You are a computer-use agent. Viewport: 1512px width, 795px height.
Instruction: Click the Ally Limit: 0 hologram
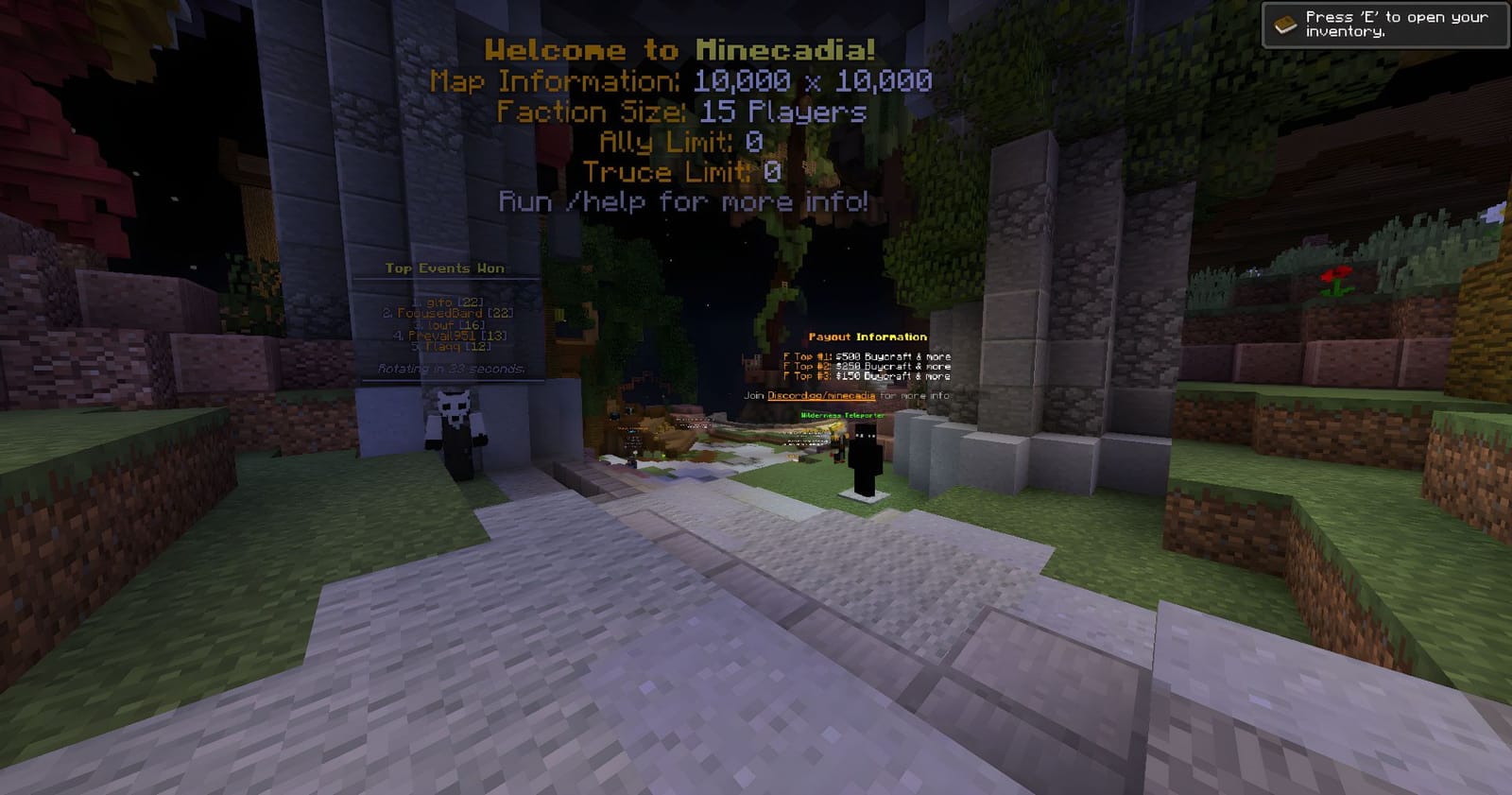(x=682, y=142)
